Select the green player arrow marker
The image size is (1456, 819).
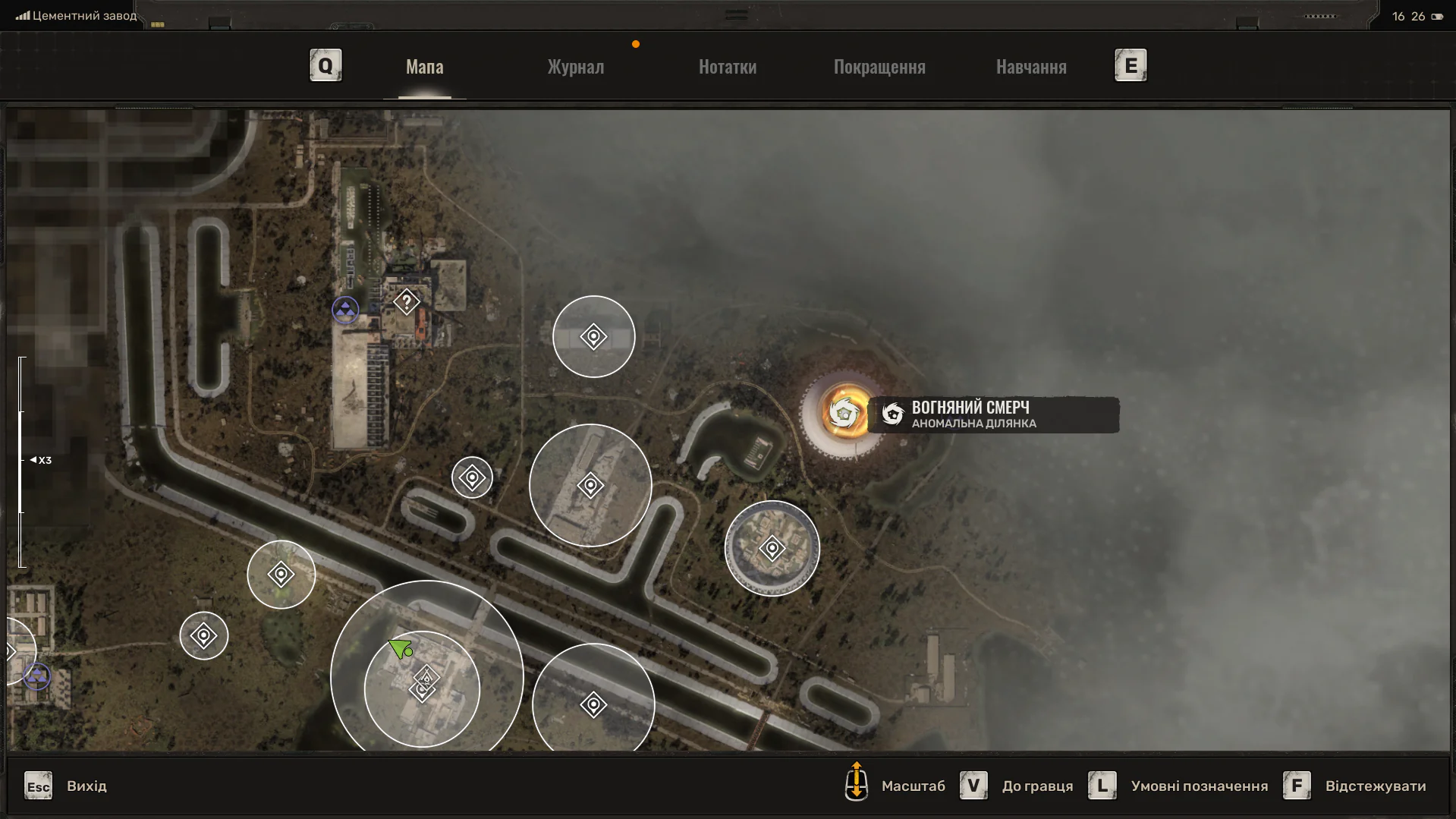tap(400, 648)
